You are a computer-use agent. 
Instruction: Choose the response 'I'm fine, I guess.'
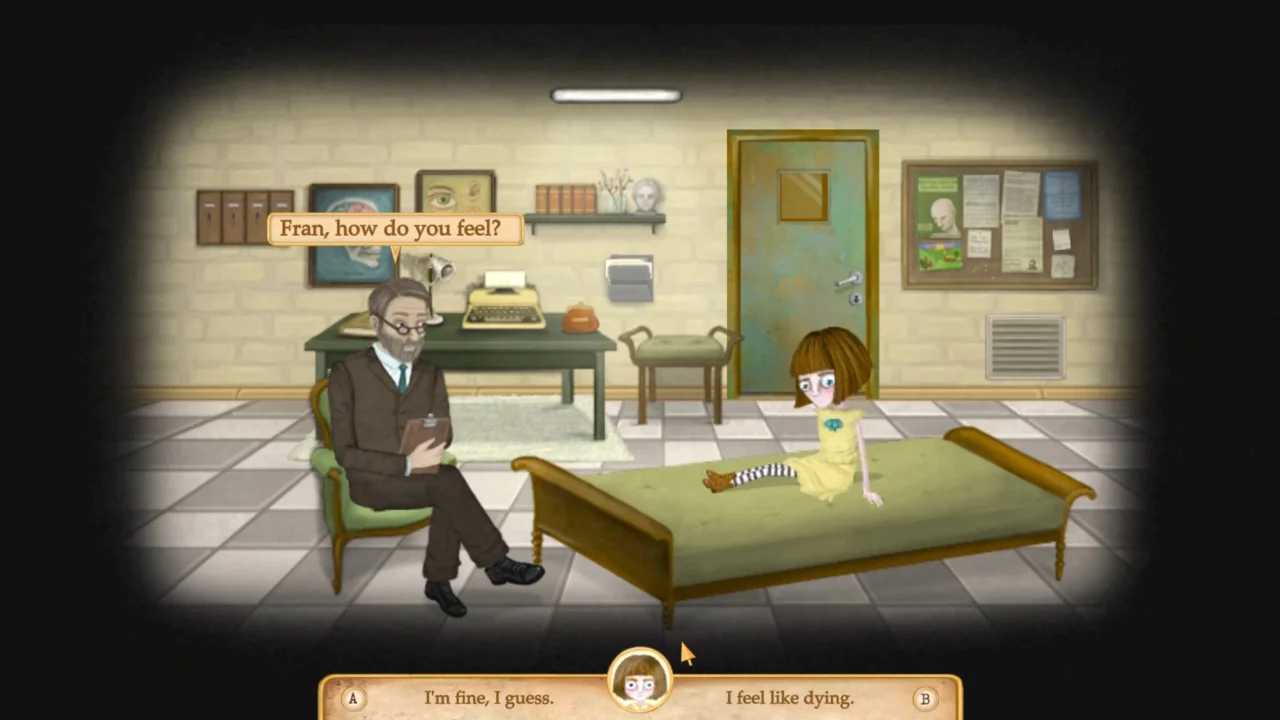pos(489,698)
